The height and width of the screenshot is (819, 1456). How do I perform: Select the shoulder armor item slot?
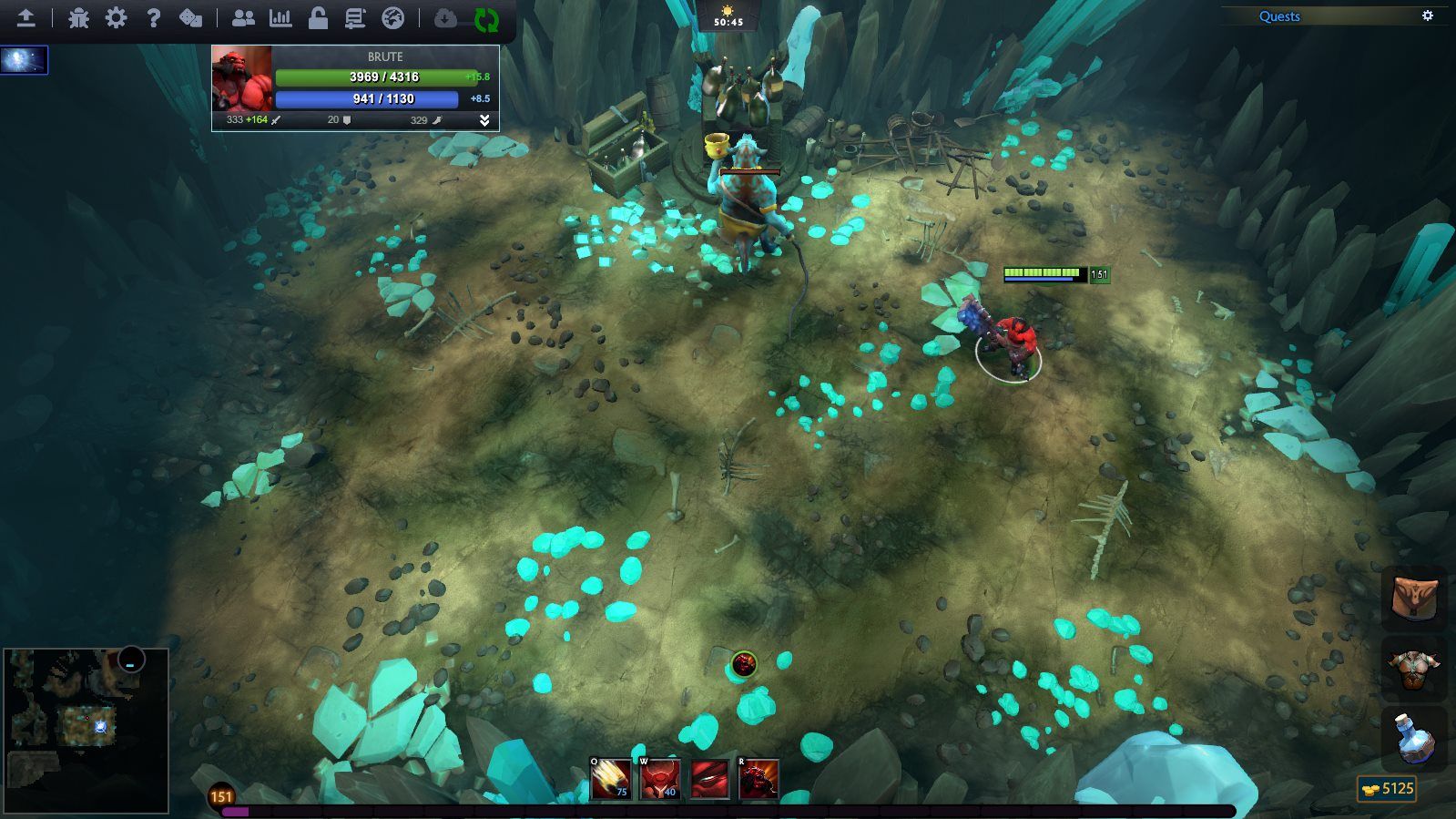[1414, 668]
